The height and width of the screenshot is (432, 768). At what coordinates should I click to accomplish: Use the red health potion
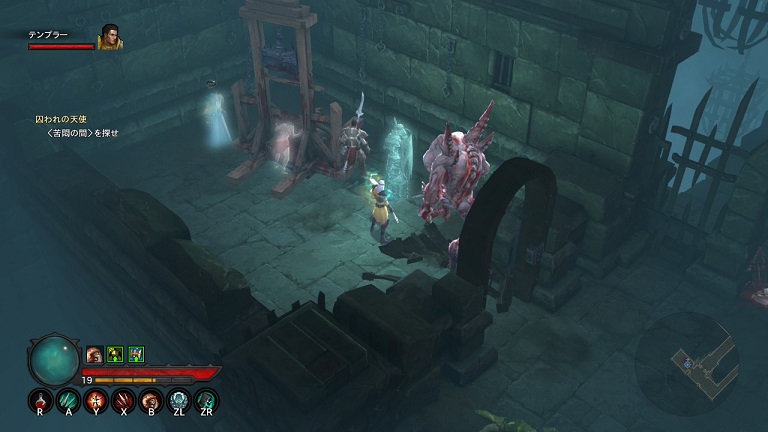(x=40, y=401)
